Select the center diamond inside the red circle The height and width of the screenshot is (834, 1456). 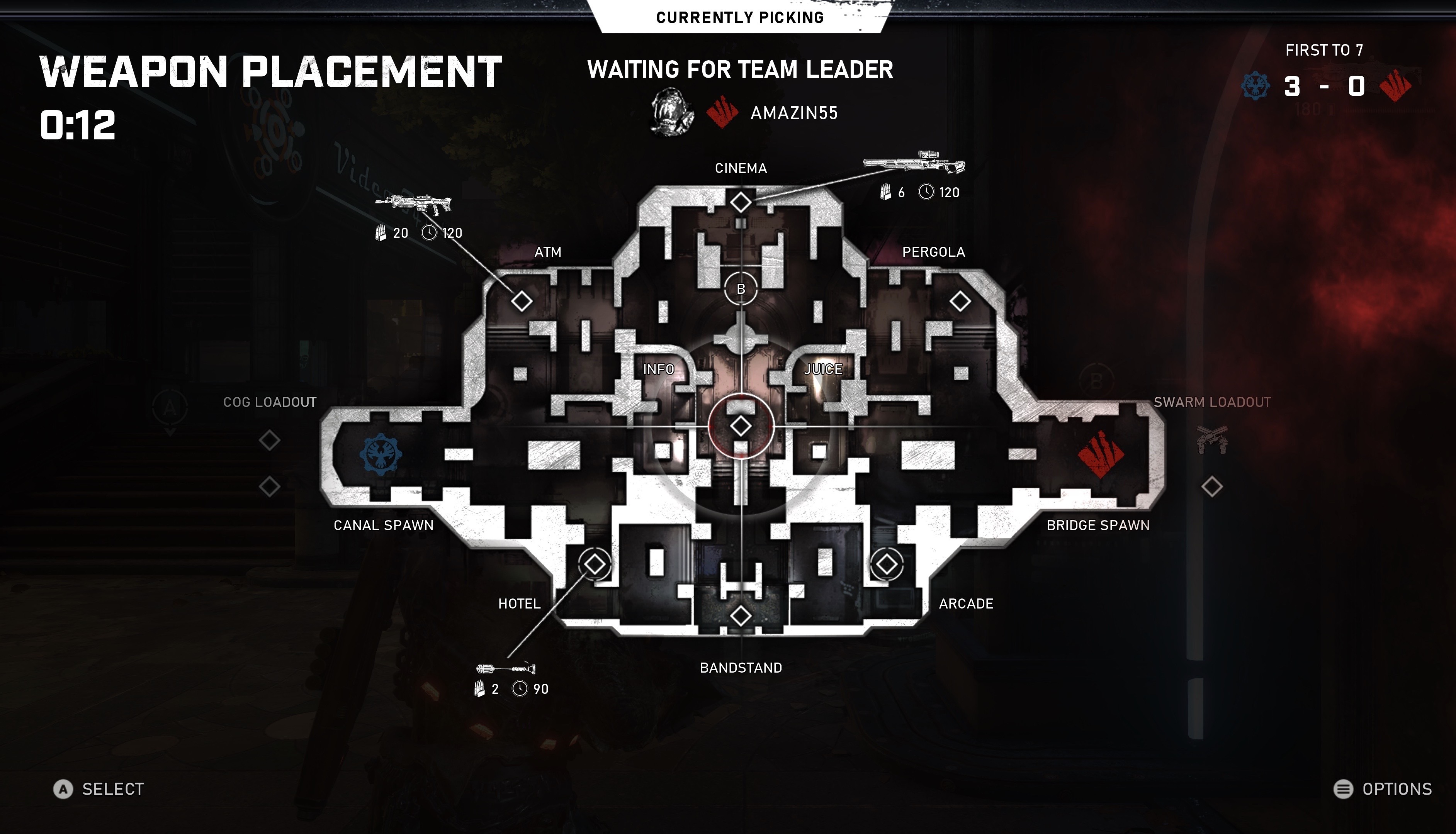(x=740, y=425)
